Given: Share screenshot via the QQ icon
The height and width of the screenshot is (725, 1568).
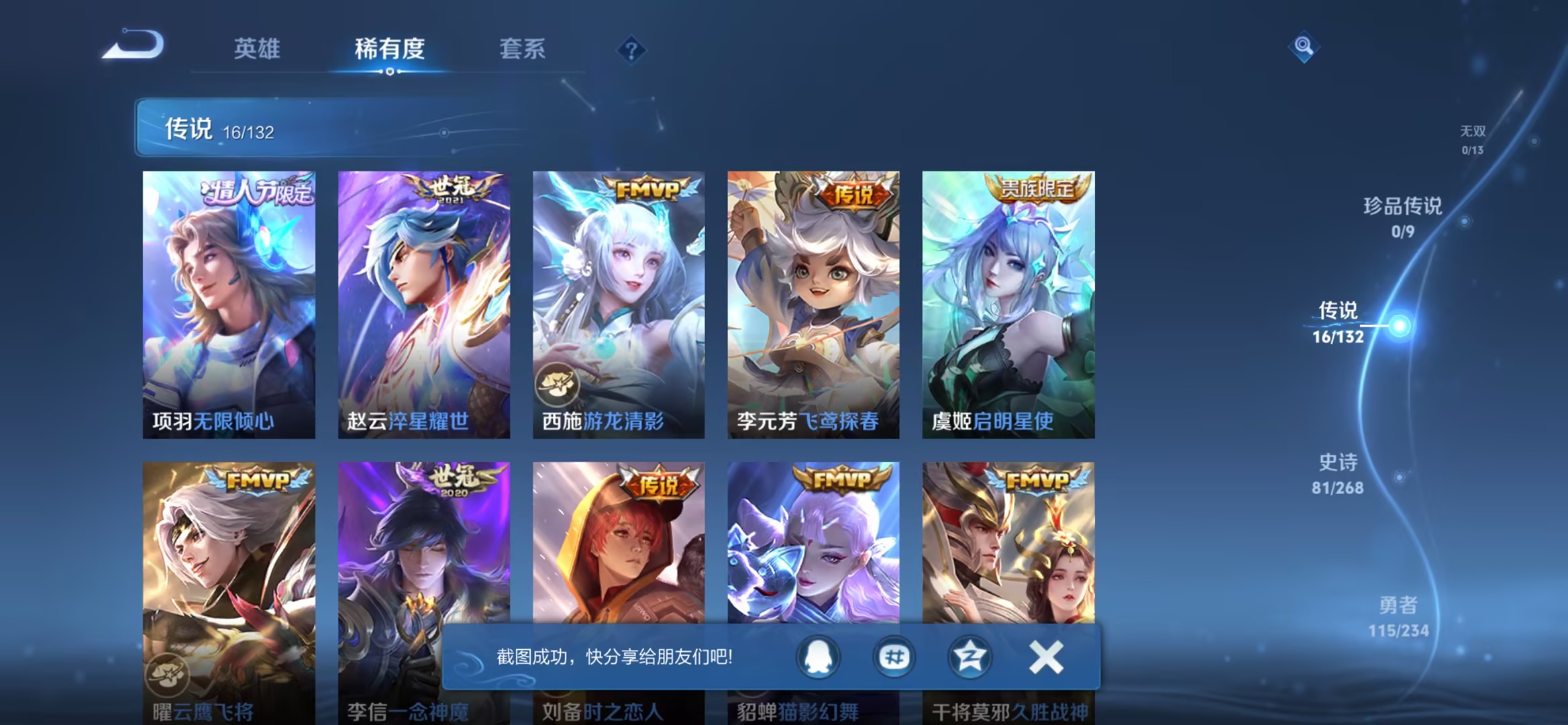Looking at the screenshot, I should point(818,658).
